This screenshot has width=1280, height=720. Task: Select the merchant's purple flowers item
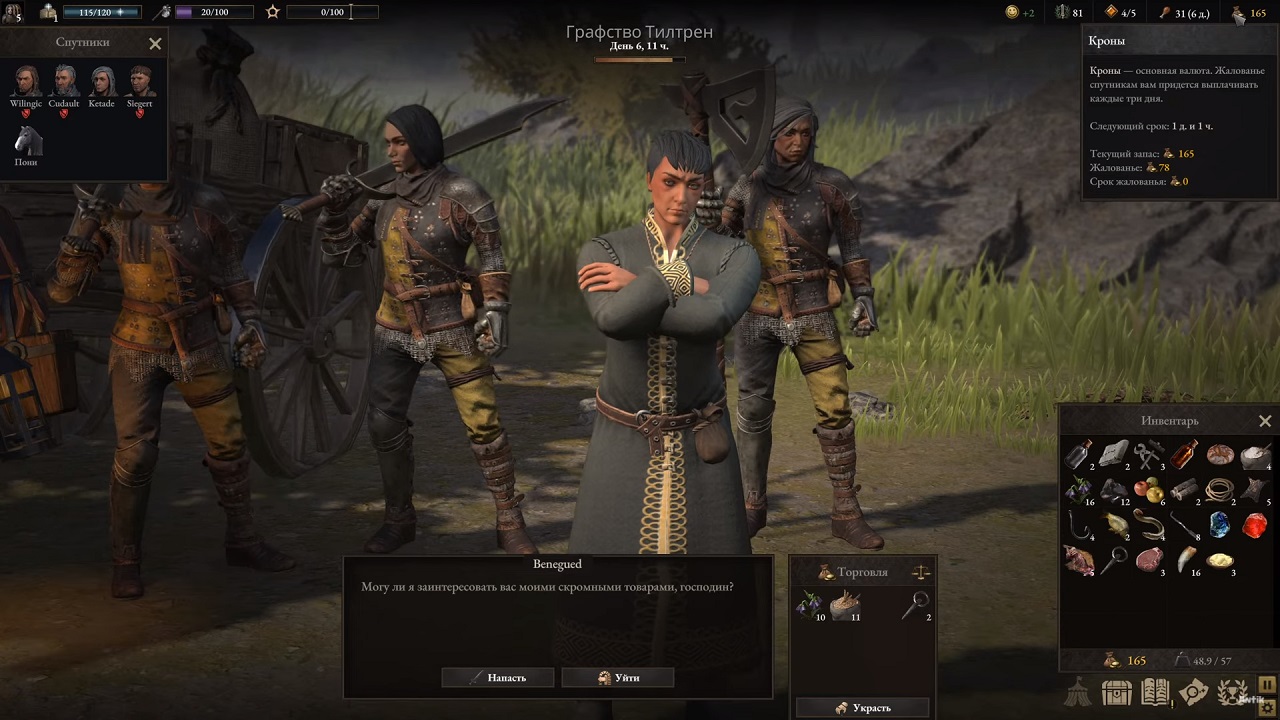(811, 604)
